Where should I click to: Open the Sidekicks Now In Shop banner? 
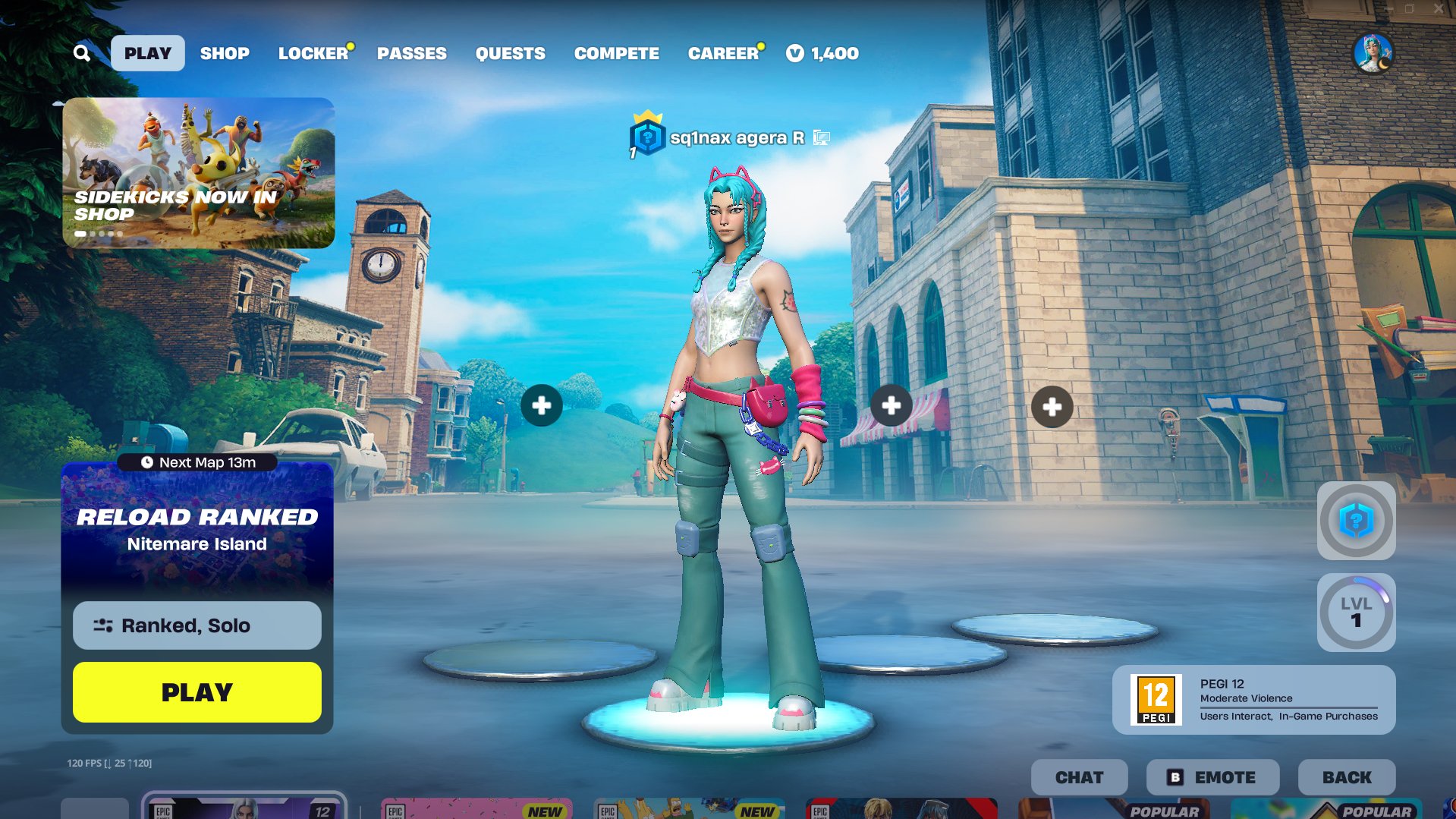198,172
